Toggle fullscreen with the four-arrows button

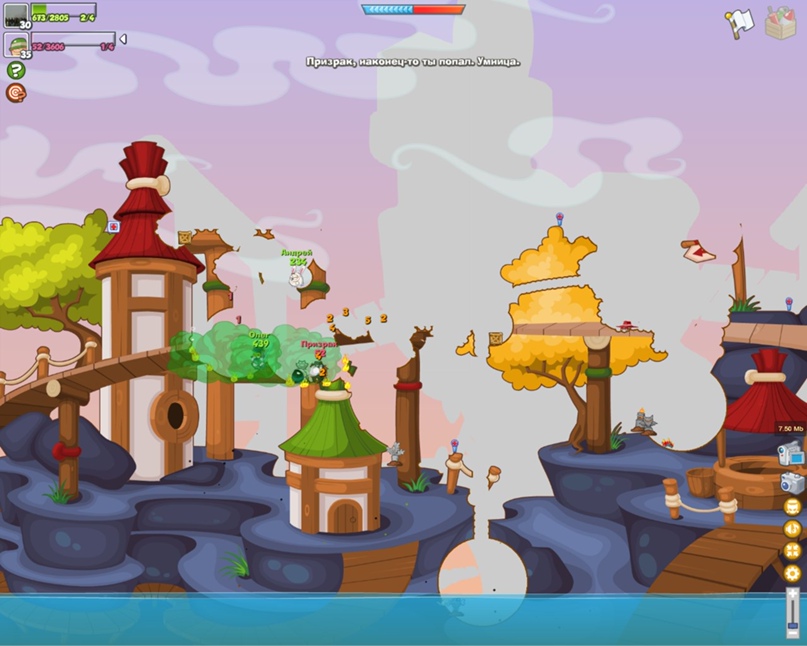pos(792,551)
